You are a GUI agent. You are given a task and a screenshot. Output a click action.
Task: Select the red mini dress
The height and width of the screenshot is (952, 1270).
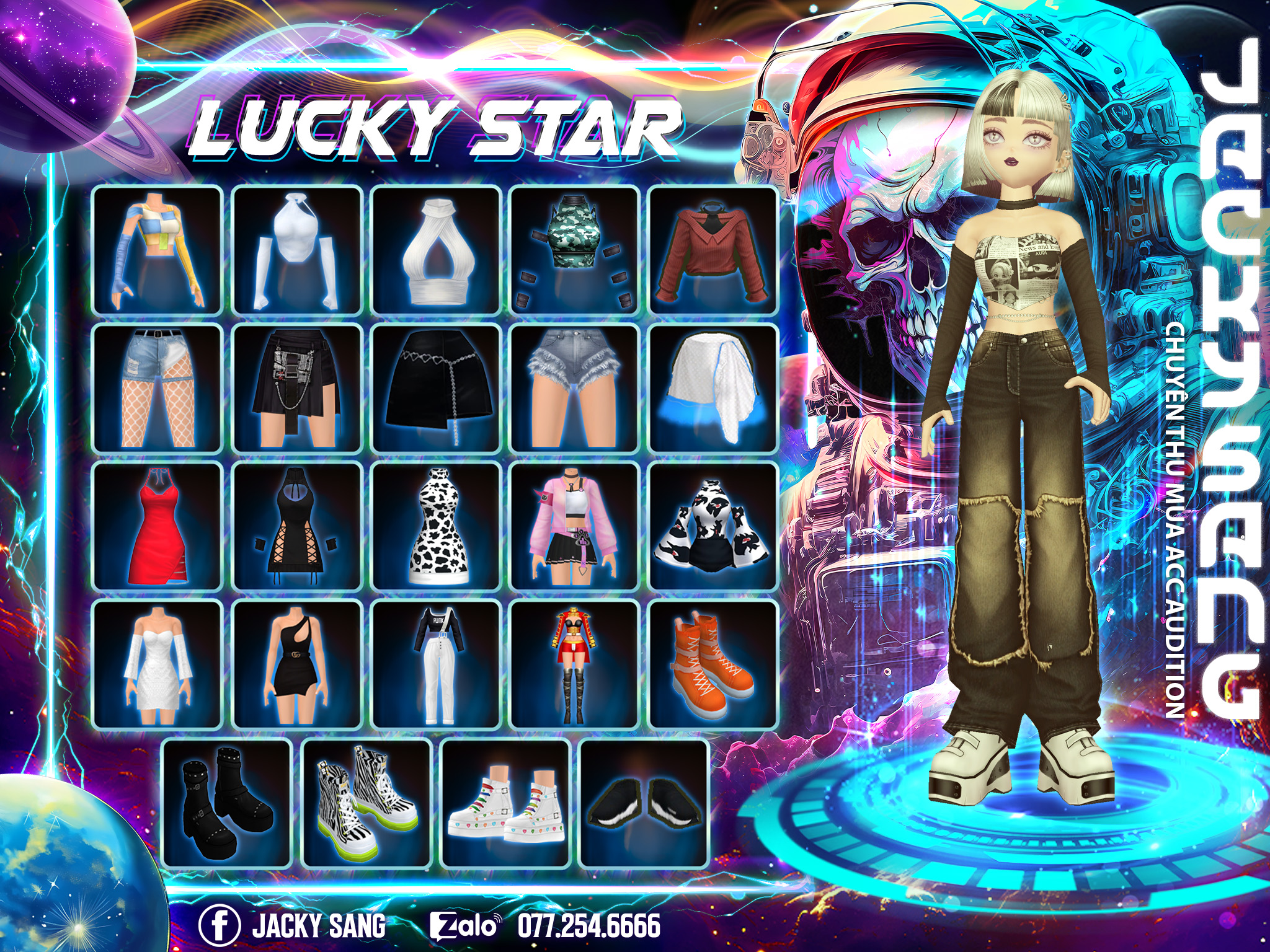(158, 526)
